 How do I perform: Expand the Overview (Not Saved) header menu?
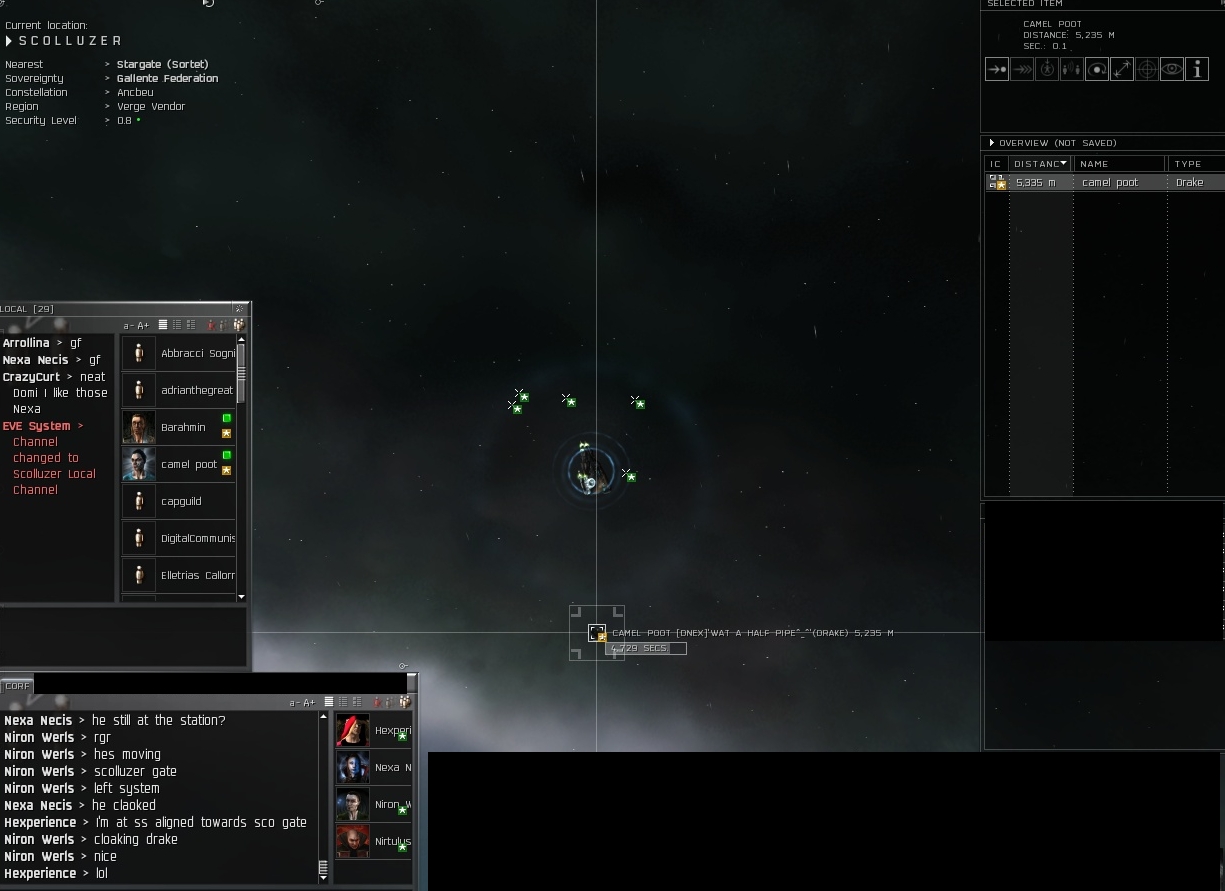pos(992,143)
